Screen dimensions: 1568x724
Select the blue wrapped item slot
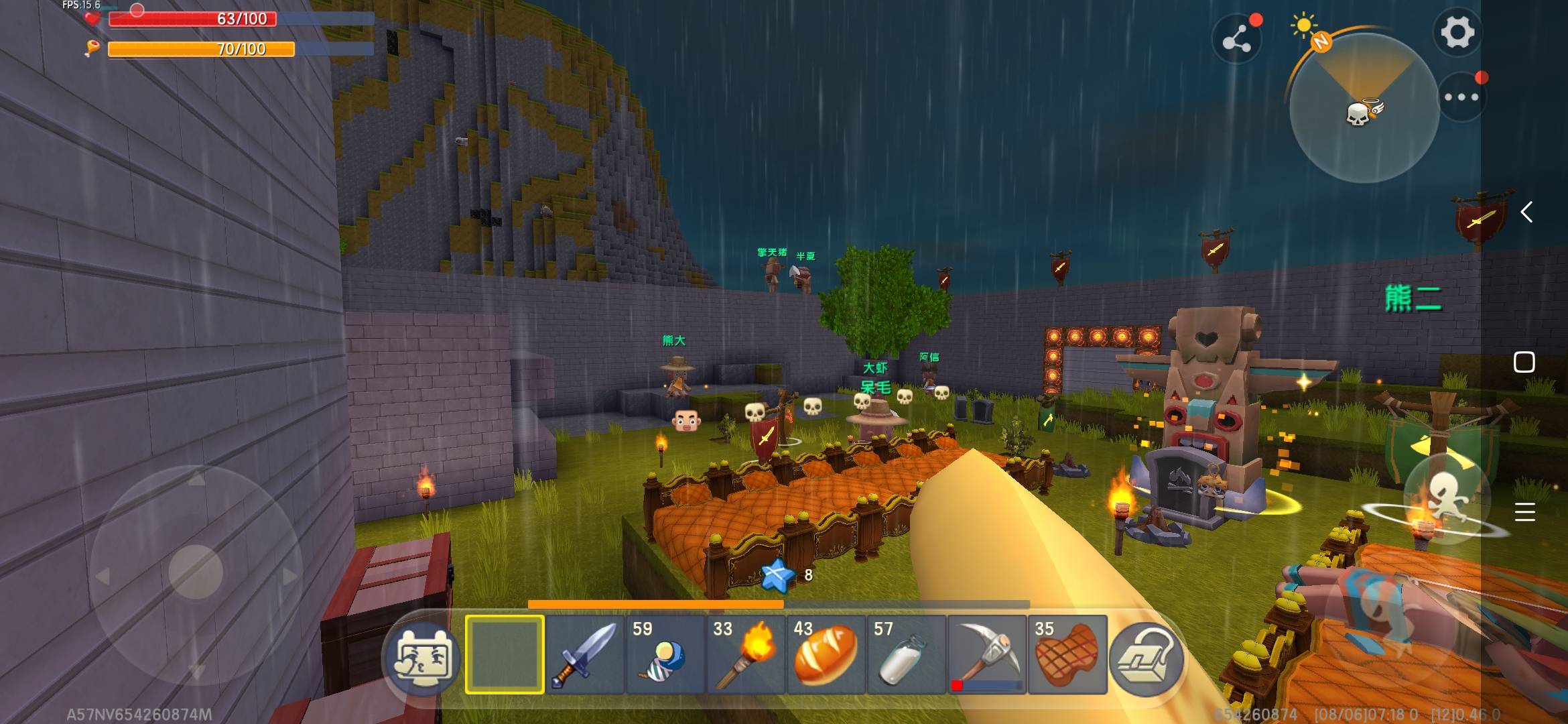[x=665, y=654]
